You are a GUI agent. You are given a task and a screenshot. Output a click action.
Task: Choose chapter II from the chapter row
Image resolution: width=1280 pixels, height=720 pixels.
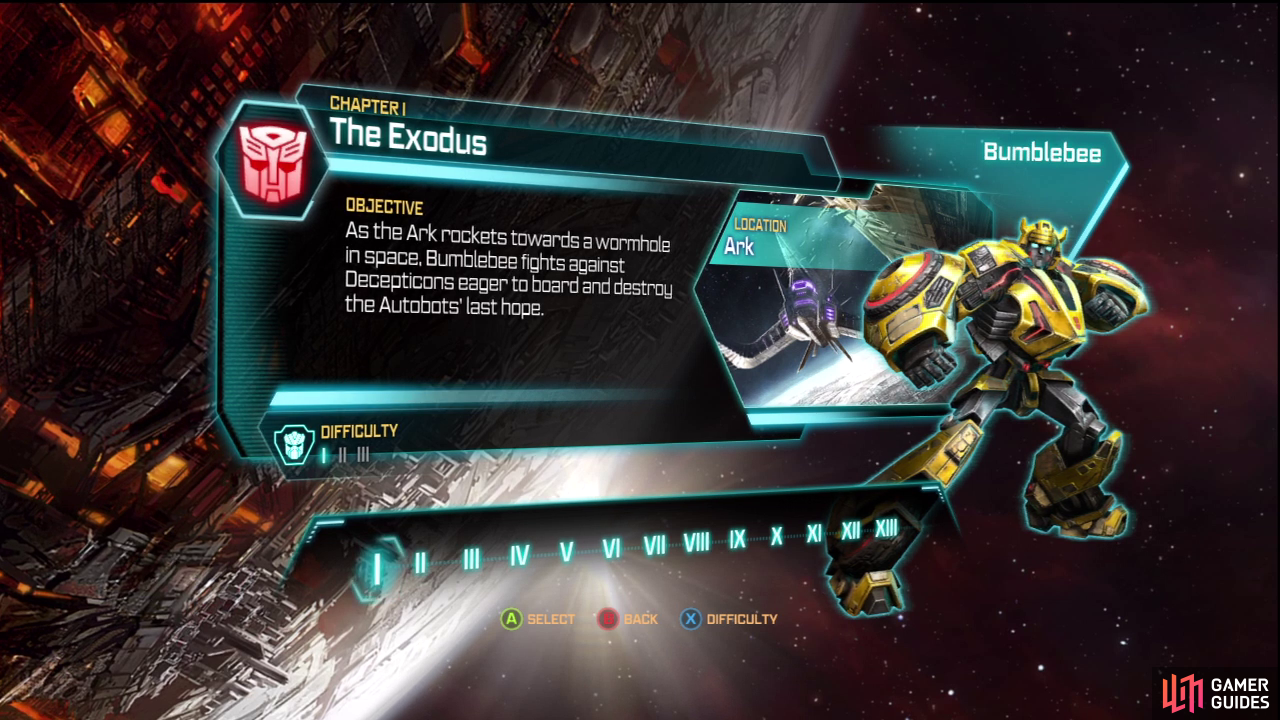pyautogui.click(x=421, y=562)
